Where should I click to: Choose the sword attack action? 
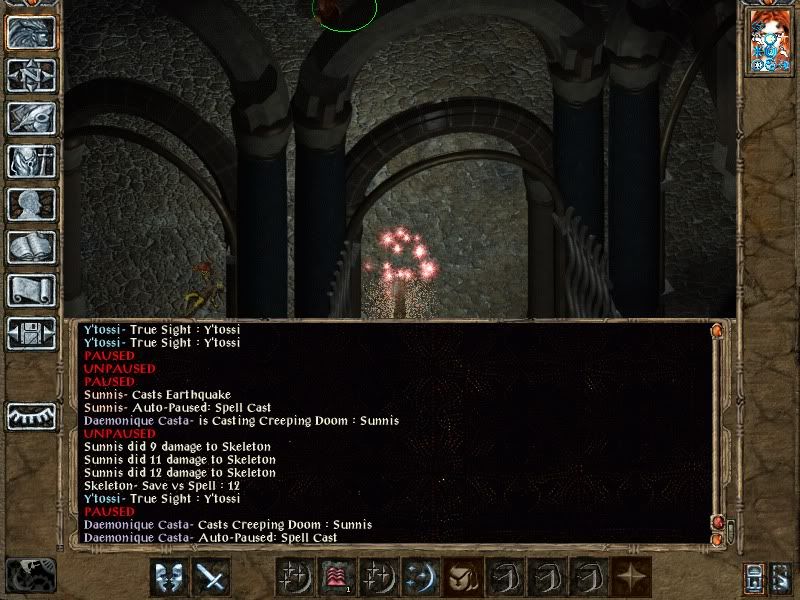pos(212,577)
